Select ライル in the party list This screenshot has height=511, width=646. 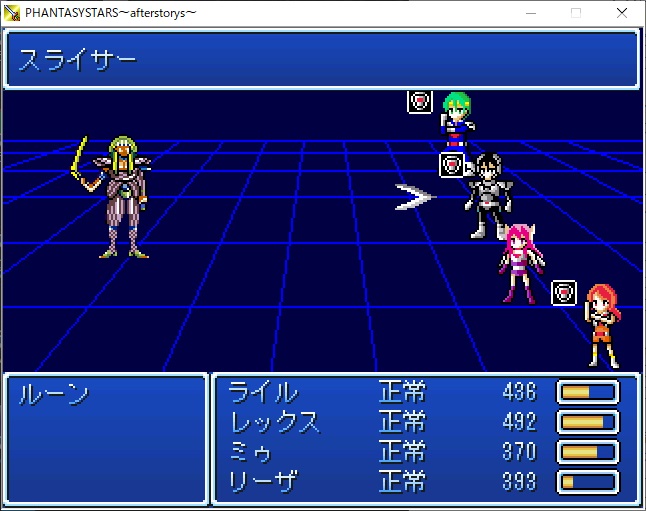point(264,391)
